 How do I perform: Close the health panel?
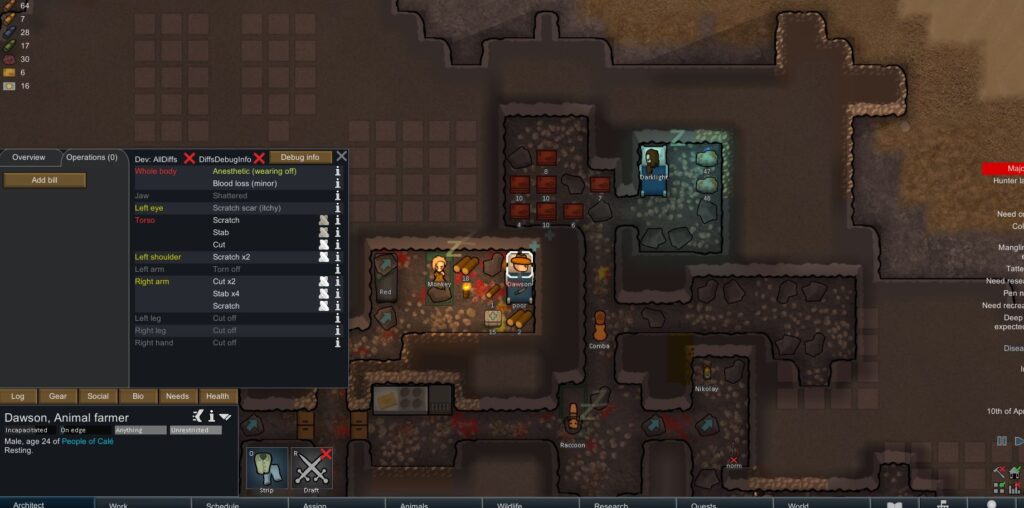click(x=341, y=157)
